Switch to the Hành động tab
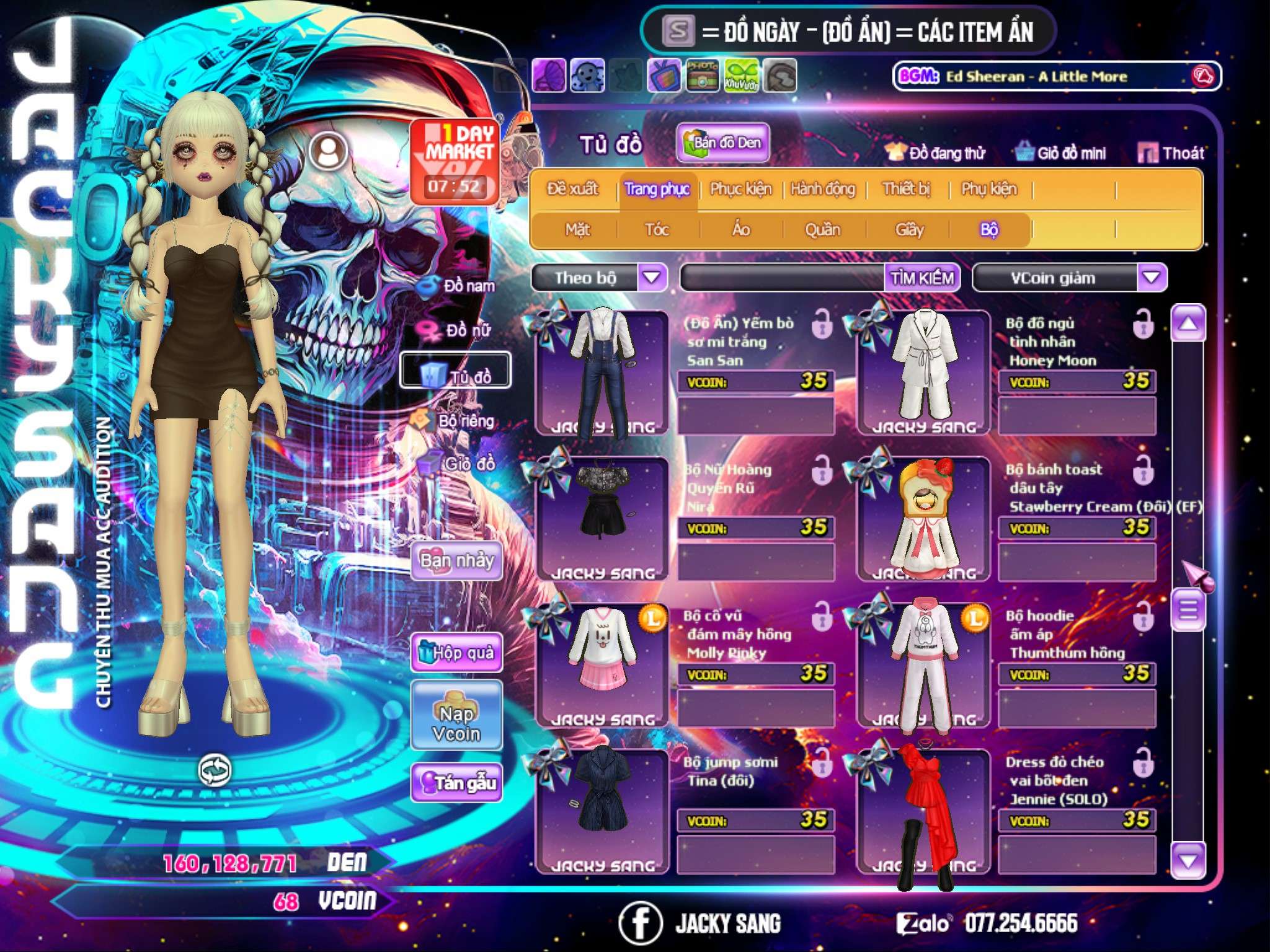Viewport: 1270px width, 952px height. tap(822, 189)
